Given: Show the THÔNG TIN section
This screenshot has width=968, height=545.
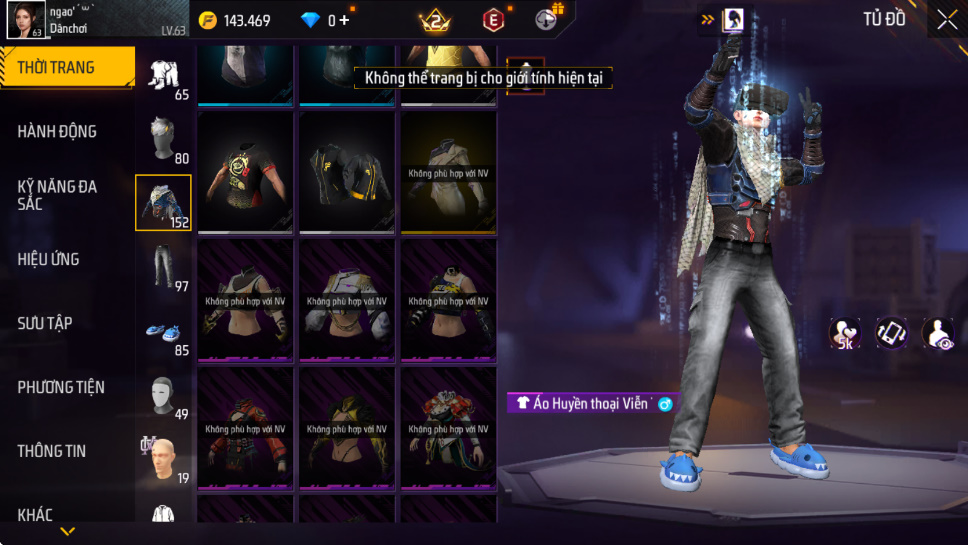Looking at the screenshot, I should coord(51,451).
